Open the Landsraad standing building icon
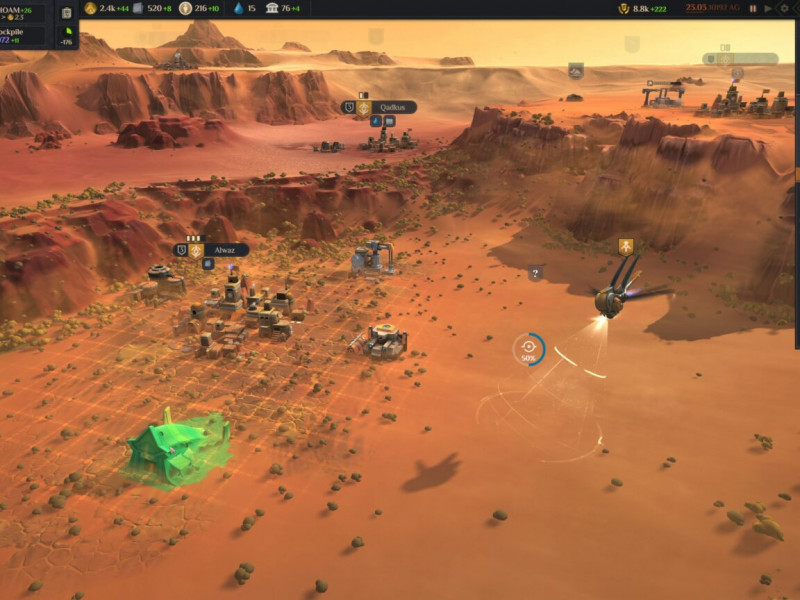The height and width of the screenshot is (600, 800). tap(272, 8)
